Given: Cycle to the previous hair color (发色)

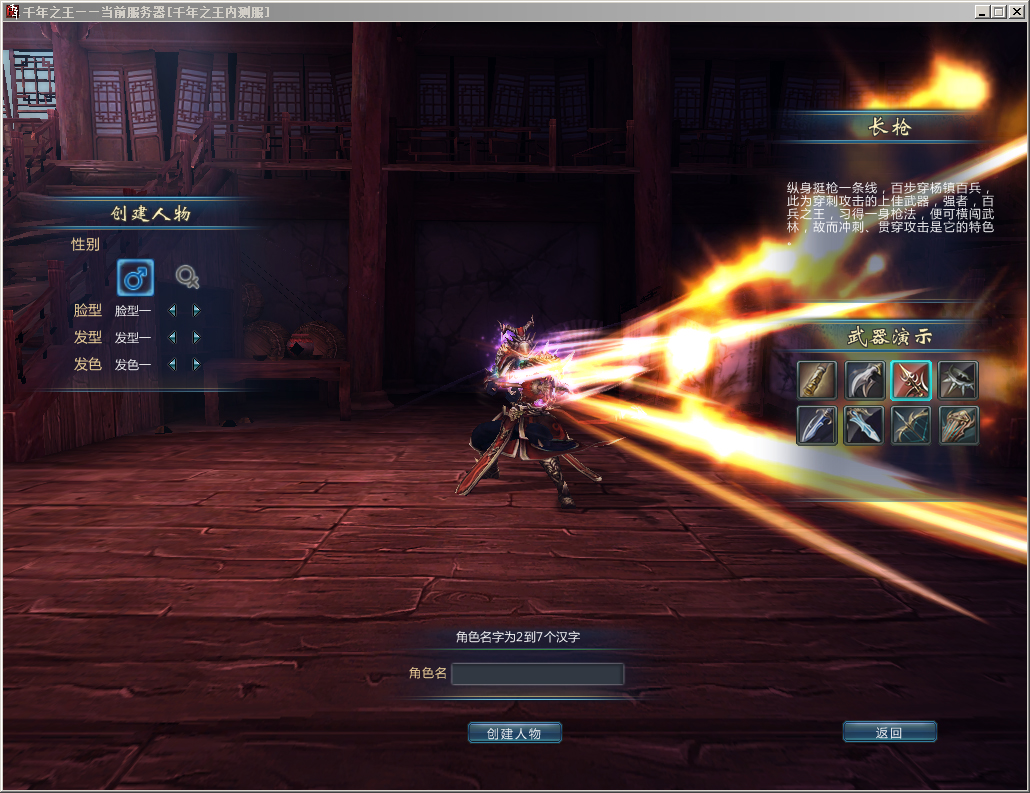Looking at the screenshot, I should coord(171,365).
